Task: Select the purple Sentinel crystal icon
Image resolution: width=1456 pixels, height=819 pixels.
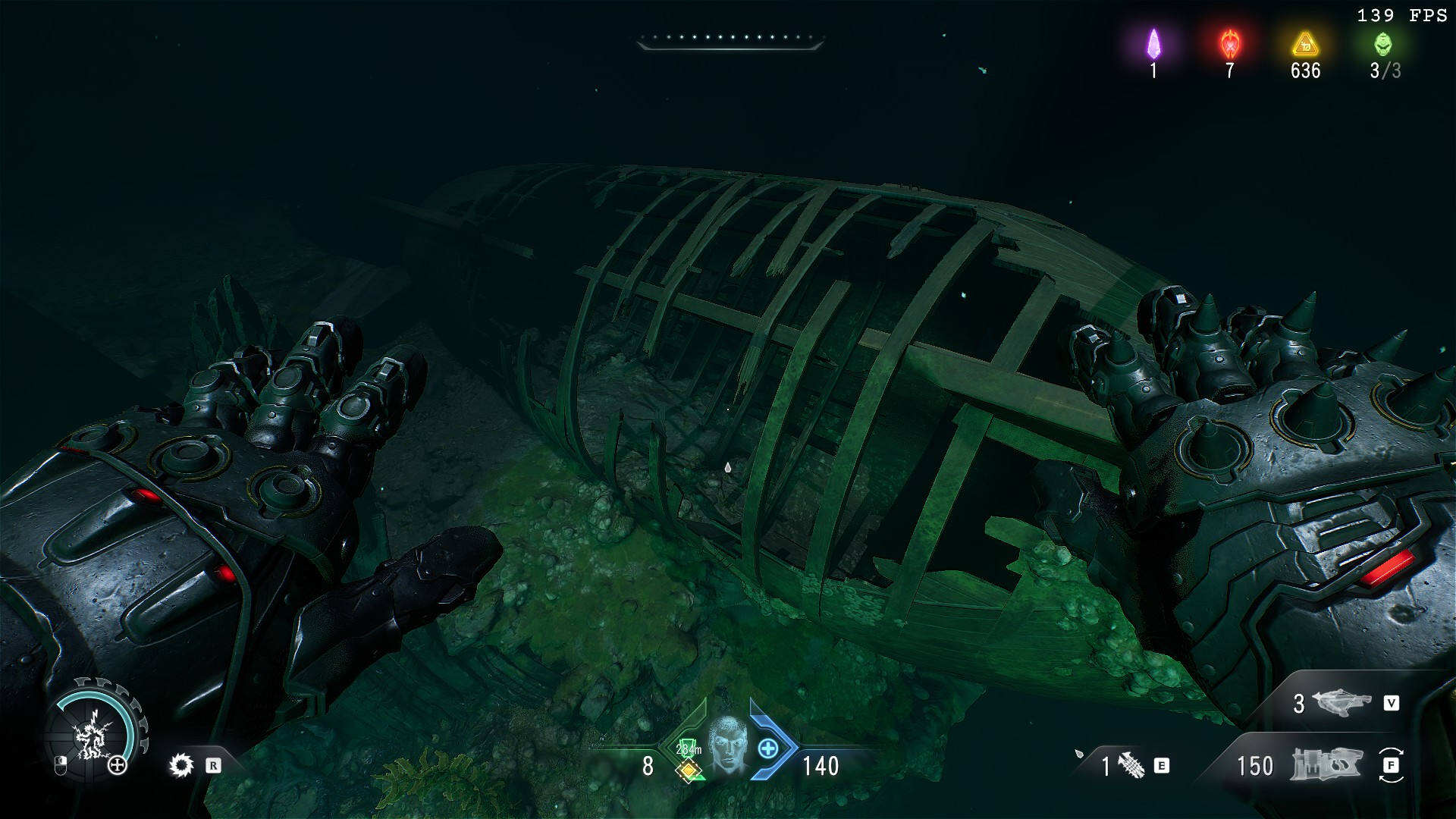Action: point(1153,44)
